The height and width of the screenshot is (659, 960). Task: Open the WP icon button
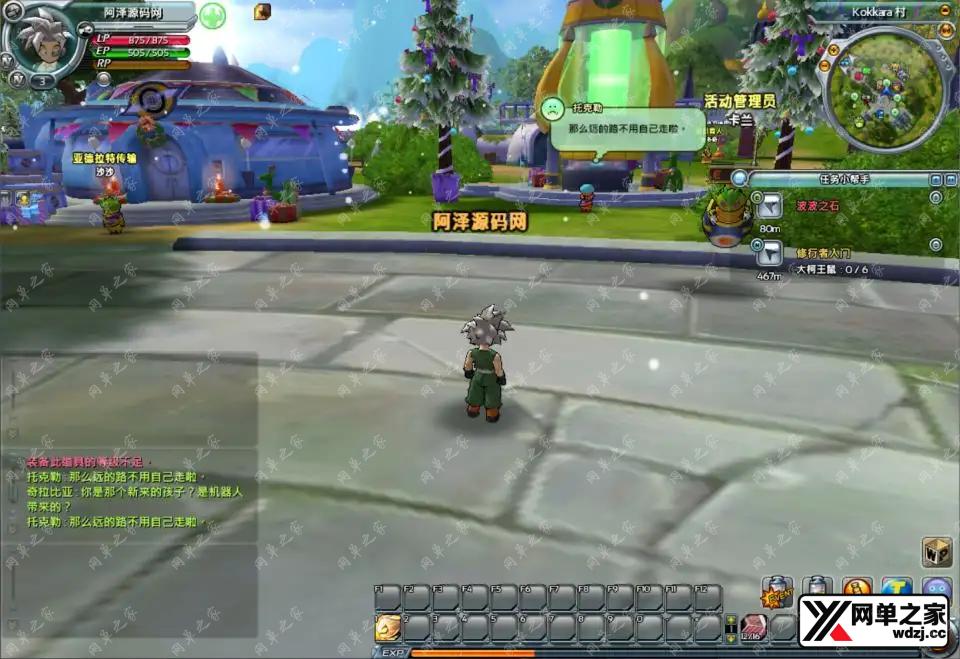pyautogui.click(x=936, y=552)
